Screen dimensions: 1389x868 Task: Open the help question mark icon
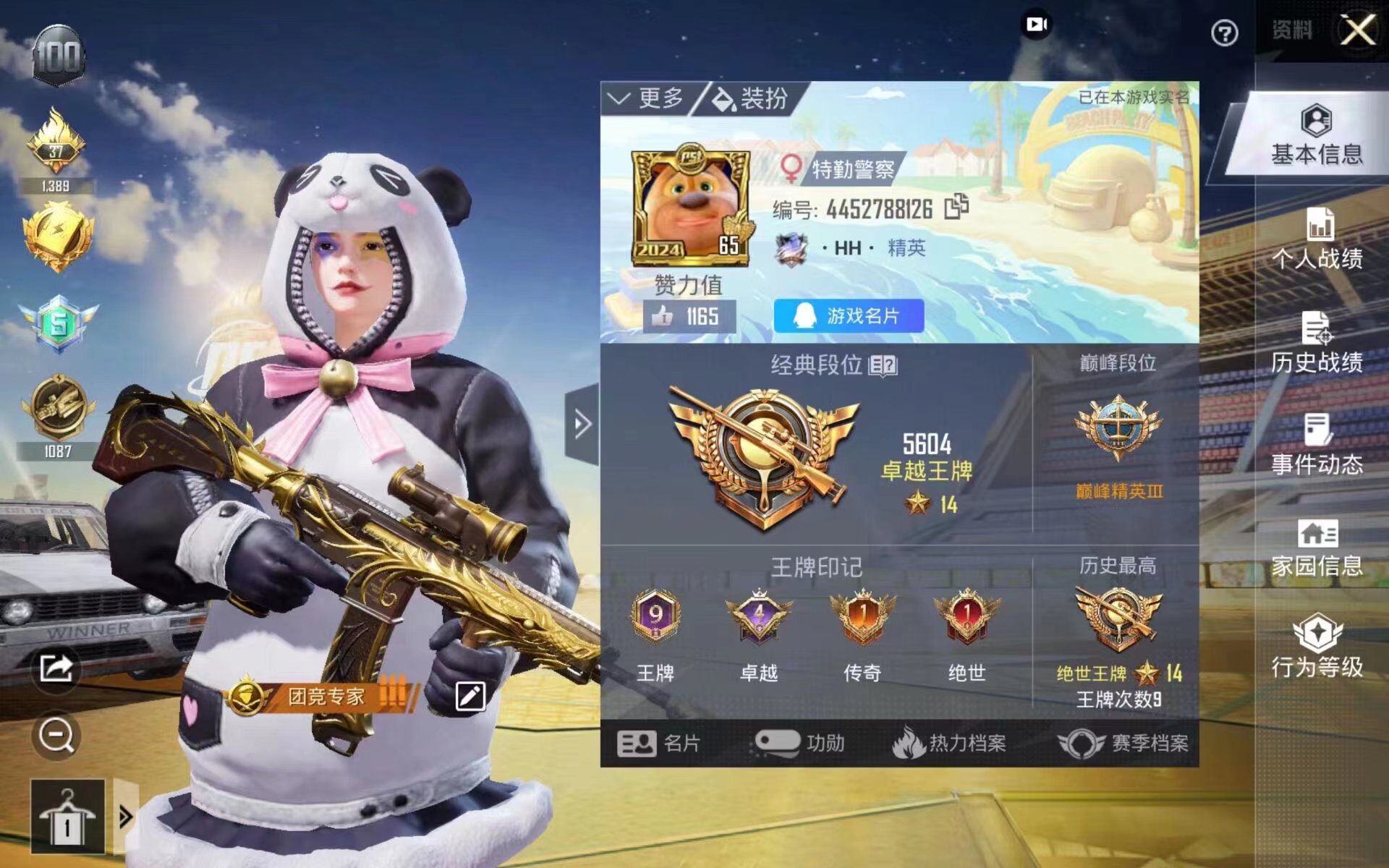[x=1224, y=33]
